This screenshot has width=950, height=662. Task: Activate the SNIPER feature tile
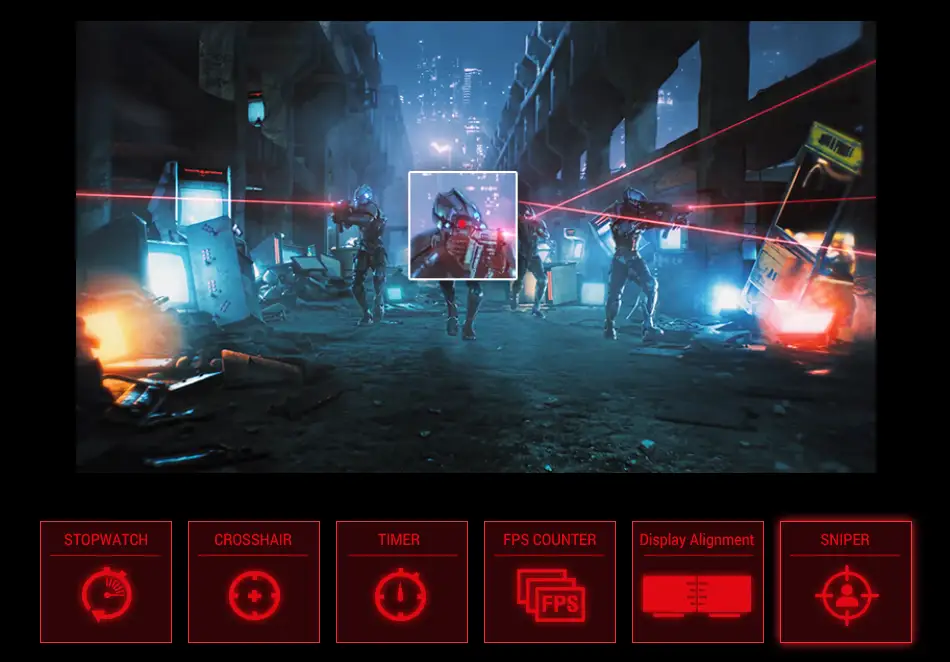(x=846, y=581)
